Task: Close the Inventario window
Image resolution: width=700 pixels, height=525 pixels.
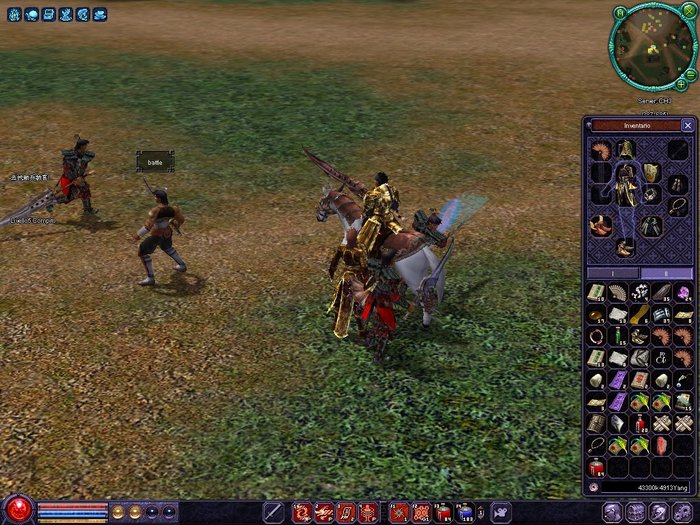Action: pos(687,126)
